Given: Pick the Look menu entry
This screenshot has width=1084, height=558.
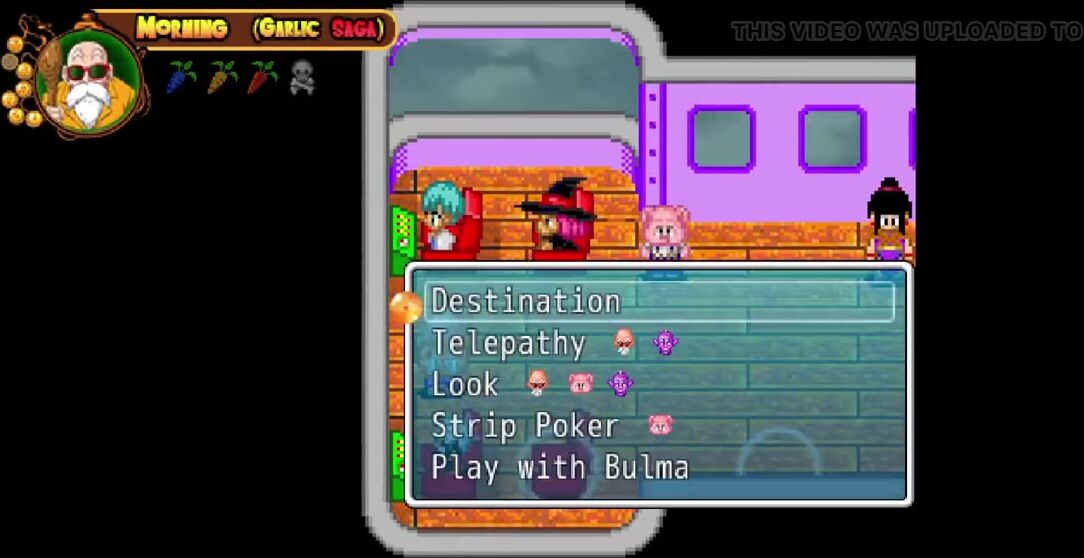Looking at the screenshot, I should pyautogui.click(x=465, y=385).
